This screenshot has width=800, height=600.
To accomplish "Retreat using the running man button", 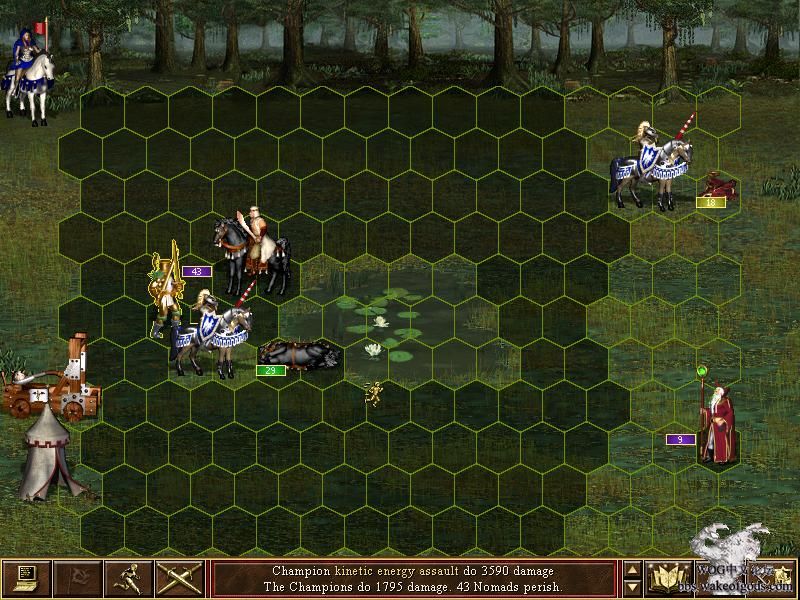I will (129, 578).
